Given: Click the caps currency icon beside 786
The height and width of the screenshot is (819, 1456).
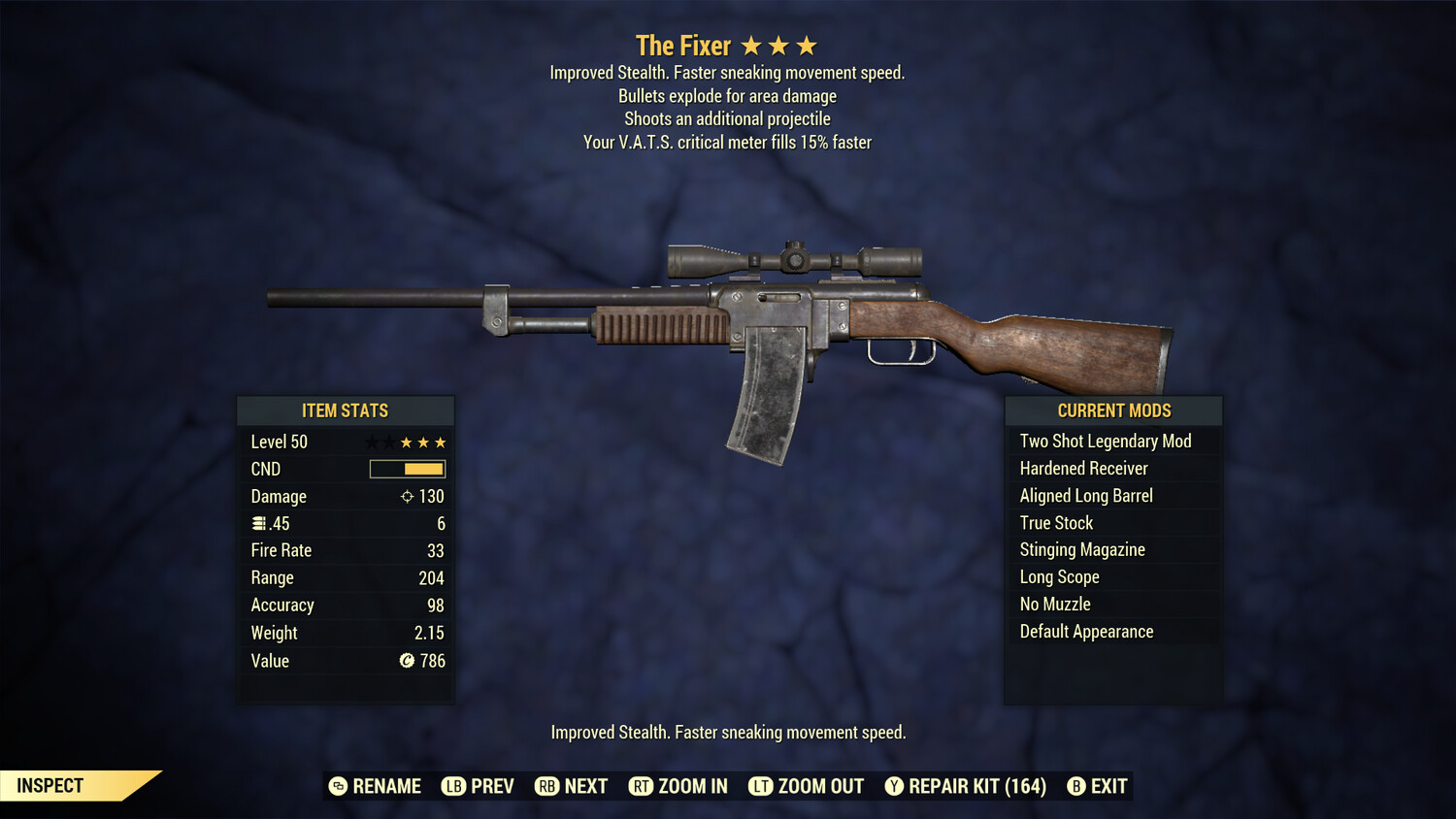Looking at the screenshot, I should pyautogui.click(x=408, y=661).
